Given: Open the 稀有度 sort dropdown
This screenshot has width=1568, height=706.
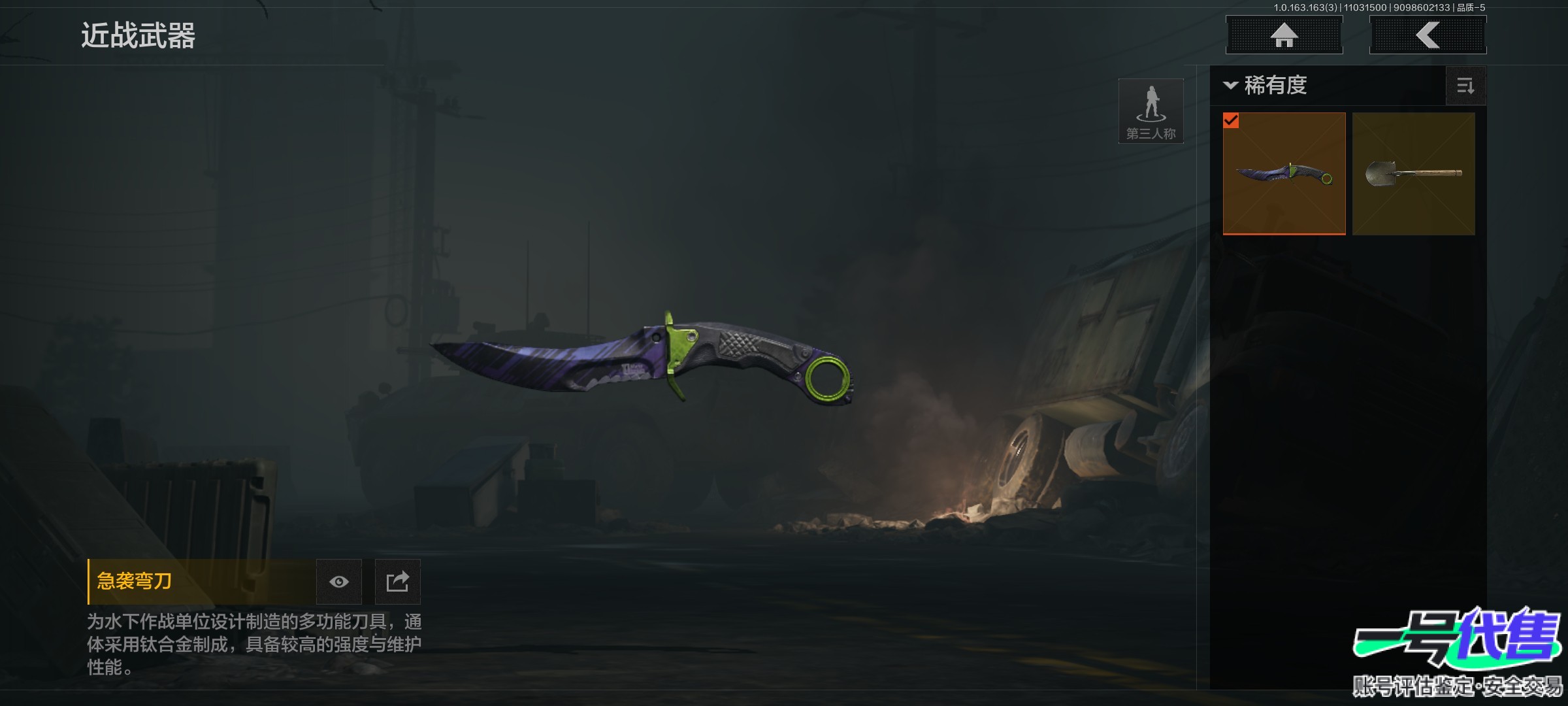Looking at the screenshot, I should pos(1266,86).
